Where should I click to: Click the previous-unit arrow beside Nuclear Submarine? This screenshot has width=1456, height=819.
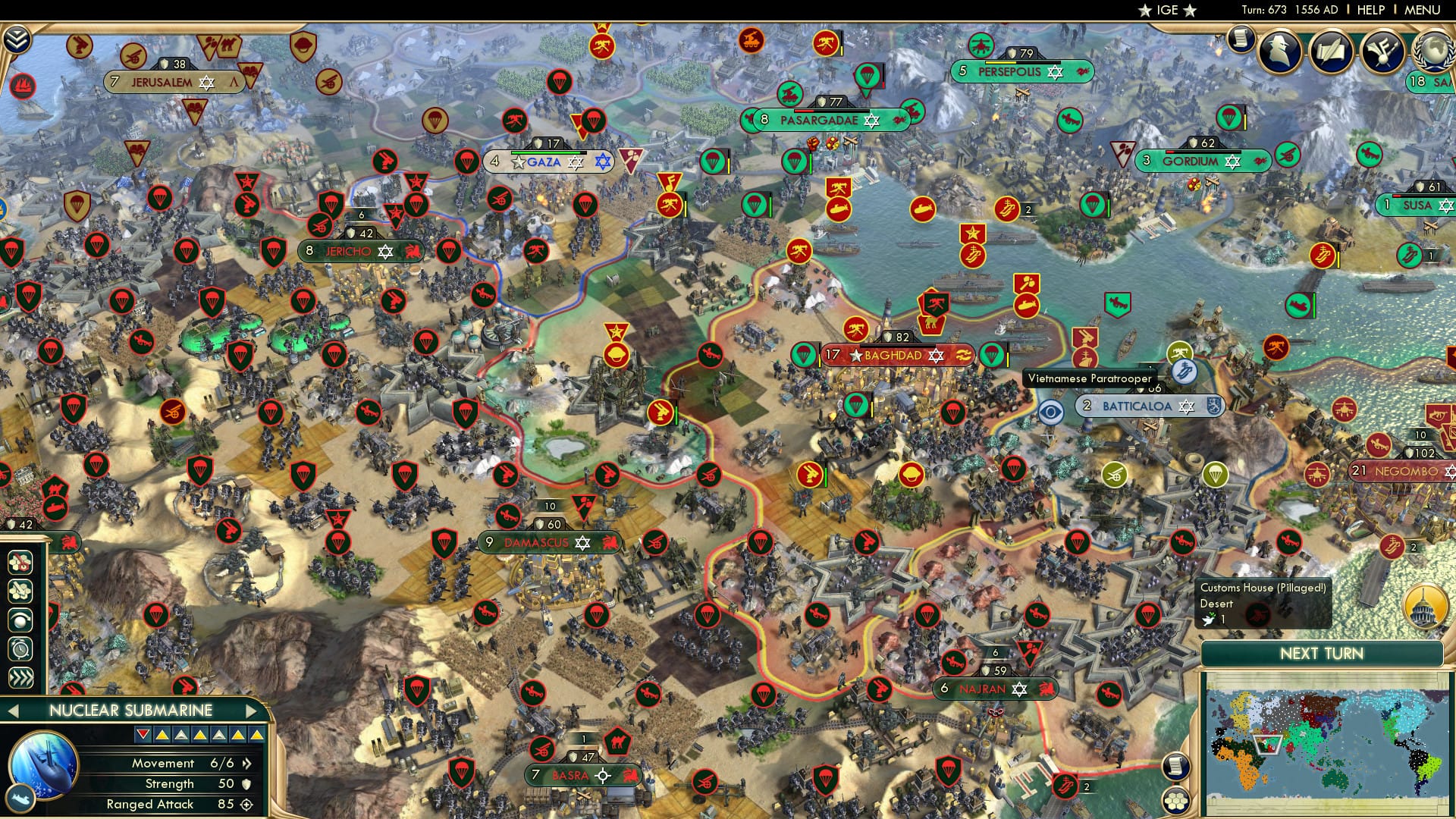pyautogui.click(x=13, y=711)
